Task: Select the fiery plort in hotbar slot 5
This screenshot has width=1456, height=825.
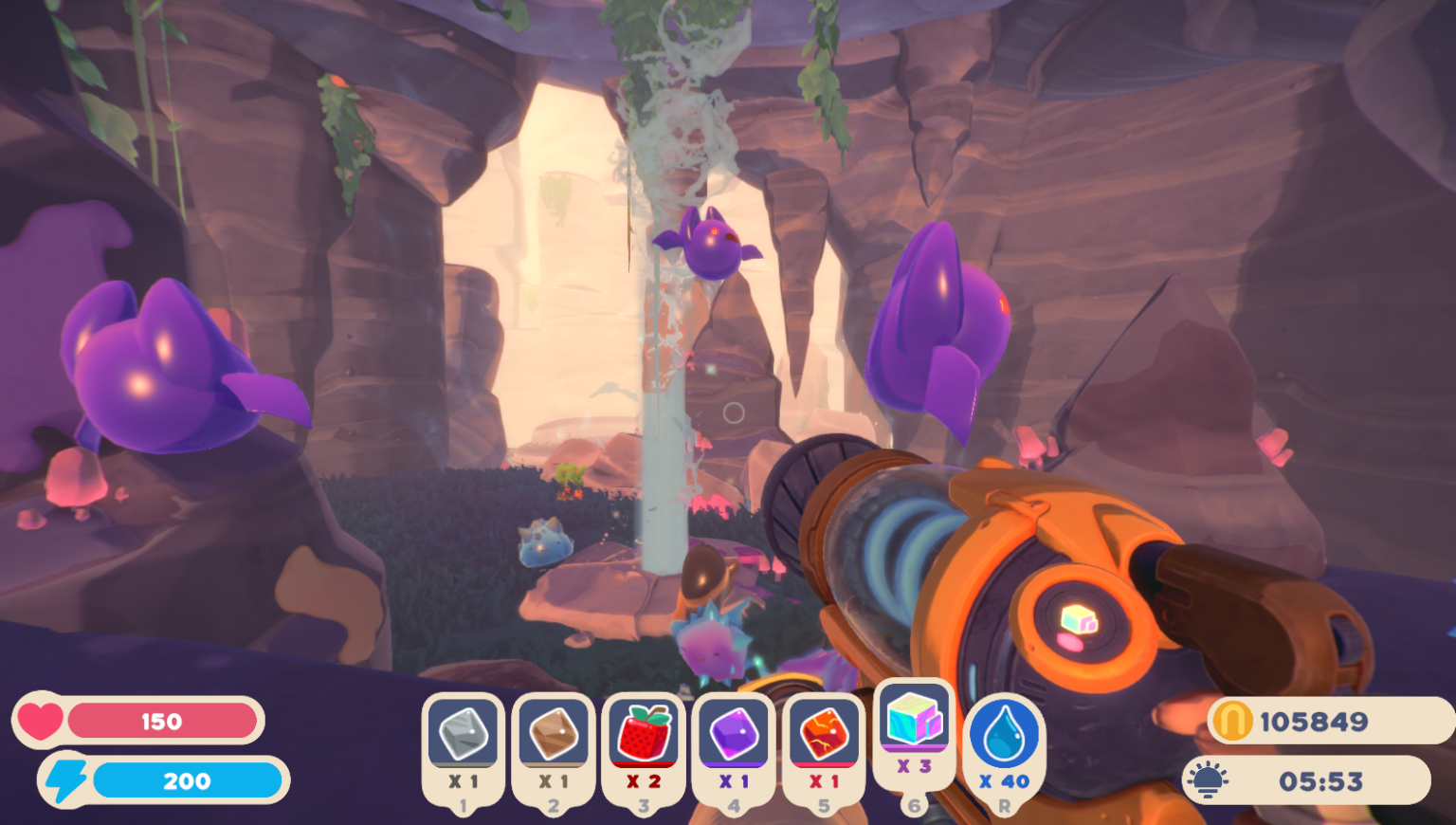Action: pos(824,735)
